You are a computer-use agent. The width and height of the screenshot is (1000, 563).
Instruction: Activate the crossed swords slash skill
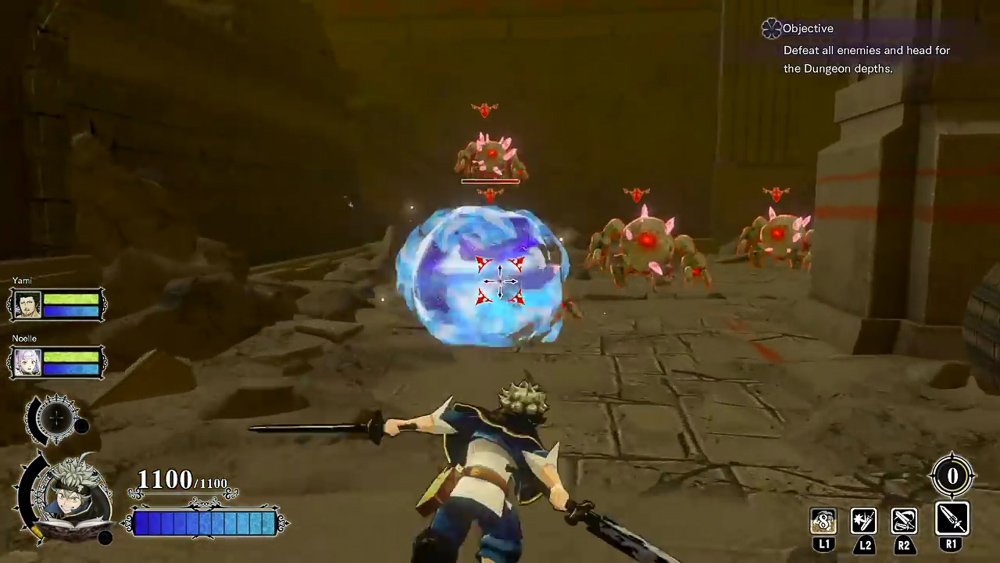click(x=906, y=520)
